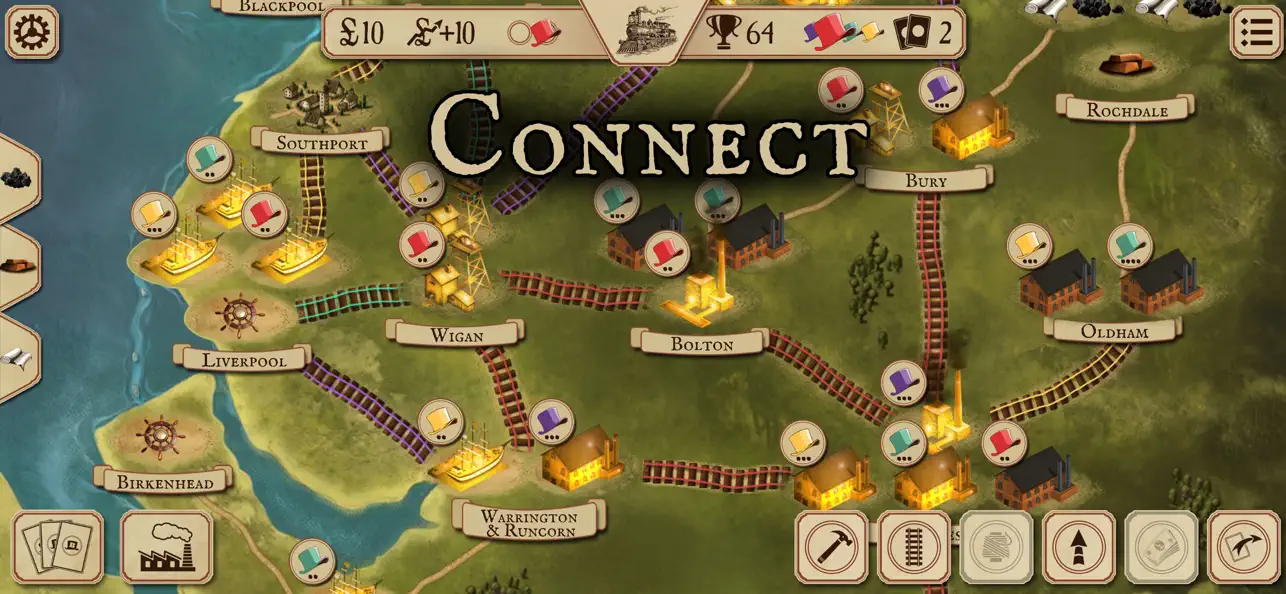Open the coal market side tab
Image resolution: width=1286 pixels, height=594 pixels.
tap(16, 179)
